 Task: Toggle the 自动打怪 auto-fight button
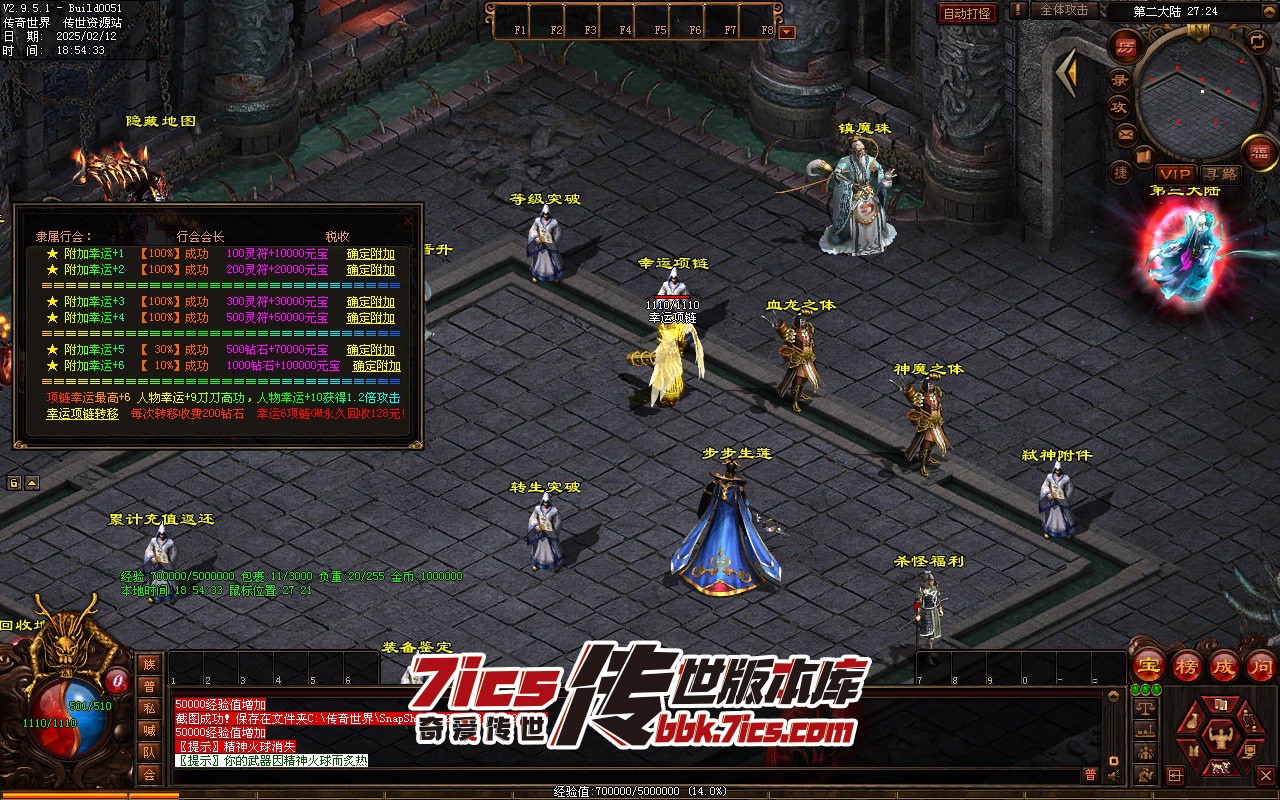[x=968, y=13]
